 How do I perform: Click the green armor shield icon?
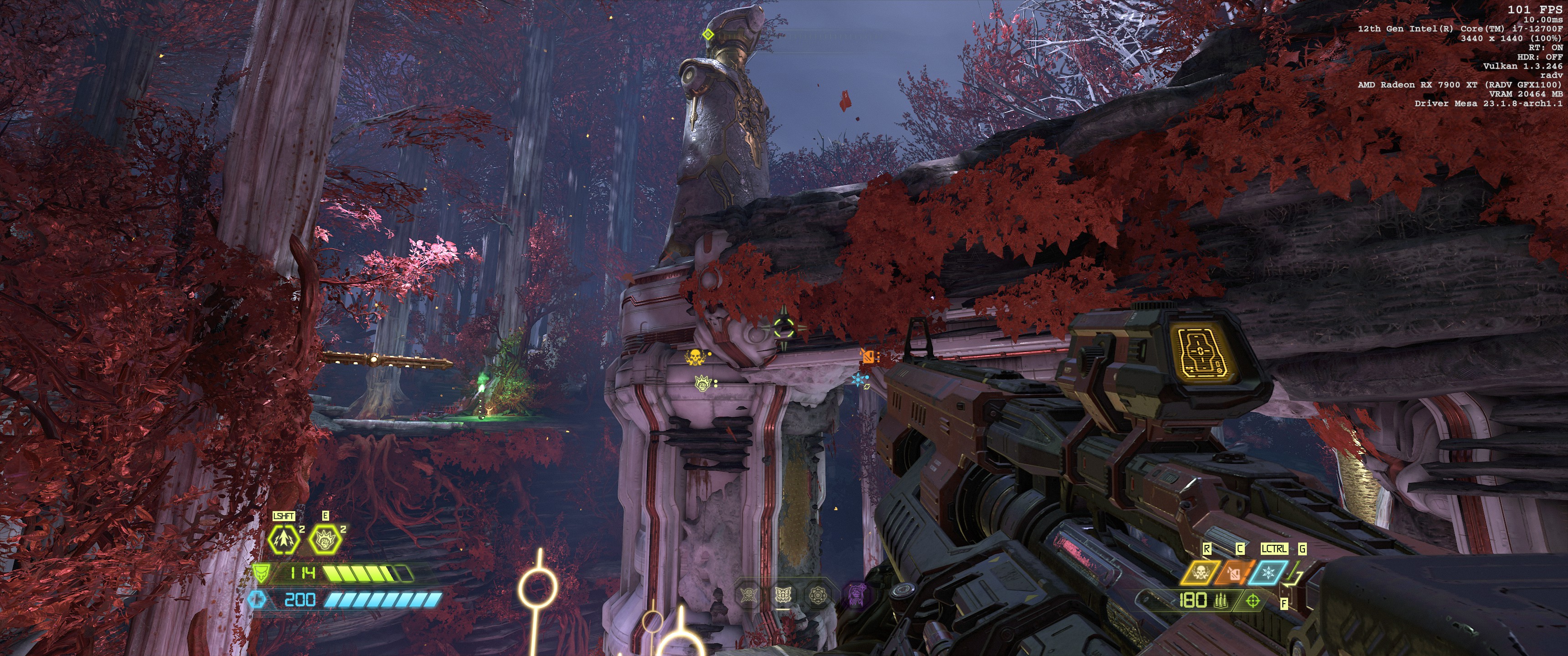point(261,572)
